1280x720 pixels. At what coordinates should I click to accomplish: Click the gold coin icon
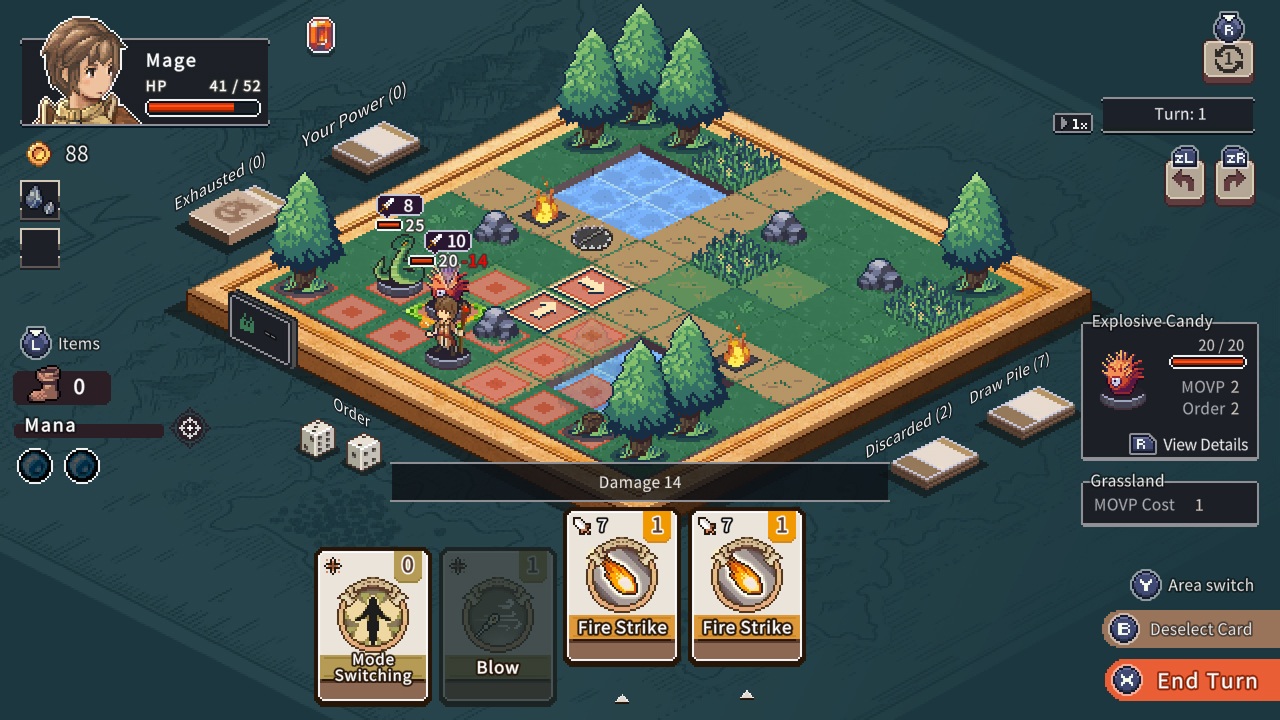tap(36, 154)
